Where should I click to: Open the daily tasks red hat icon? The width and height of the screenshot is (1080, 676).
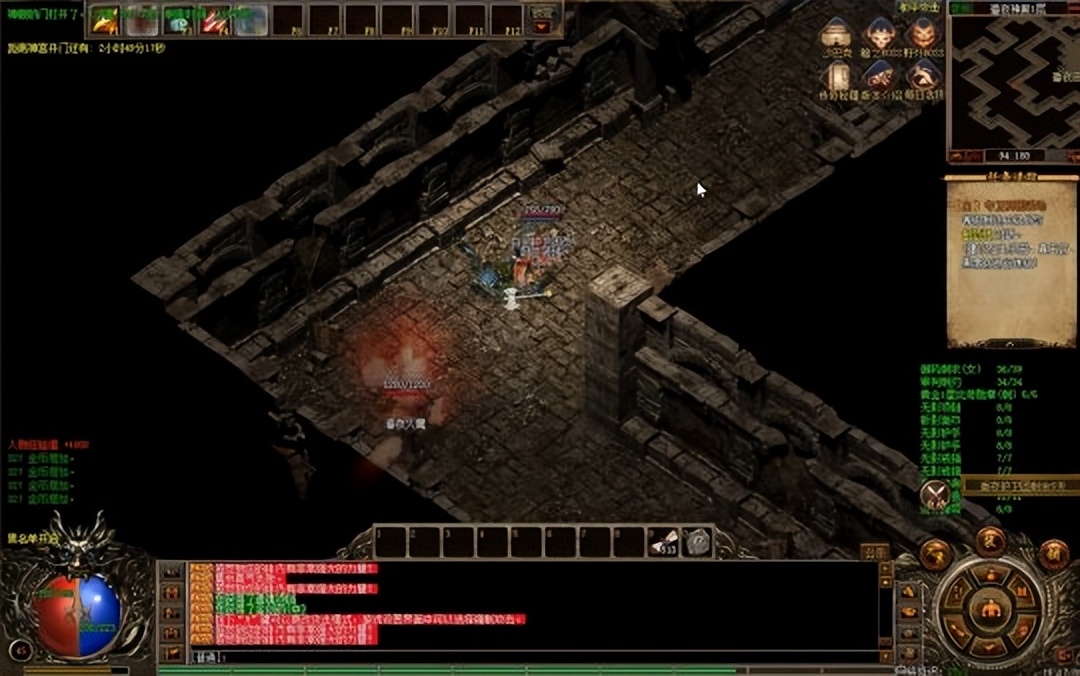coord(923,77)
